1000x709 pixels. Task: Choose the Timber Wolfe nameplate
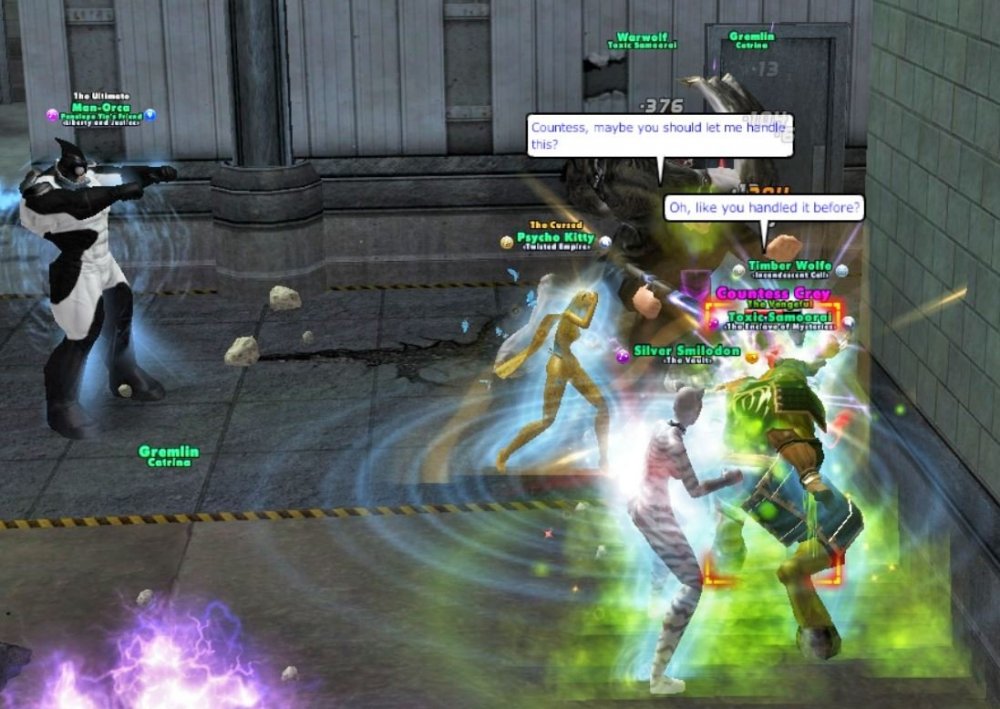tap(790, 267)
